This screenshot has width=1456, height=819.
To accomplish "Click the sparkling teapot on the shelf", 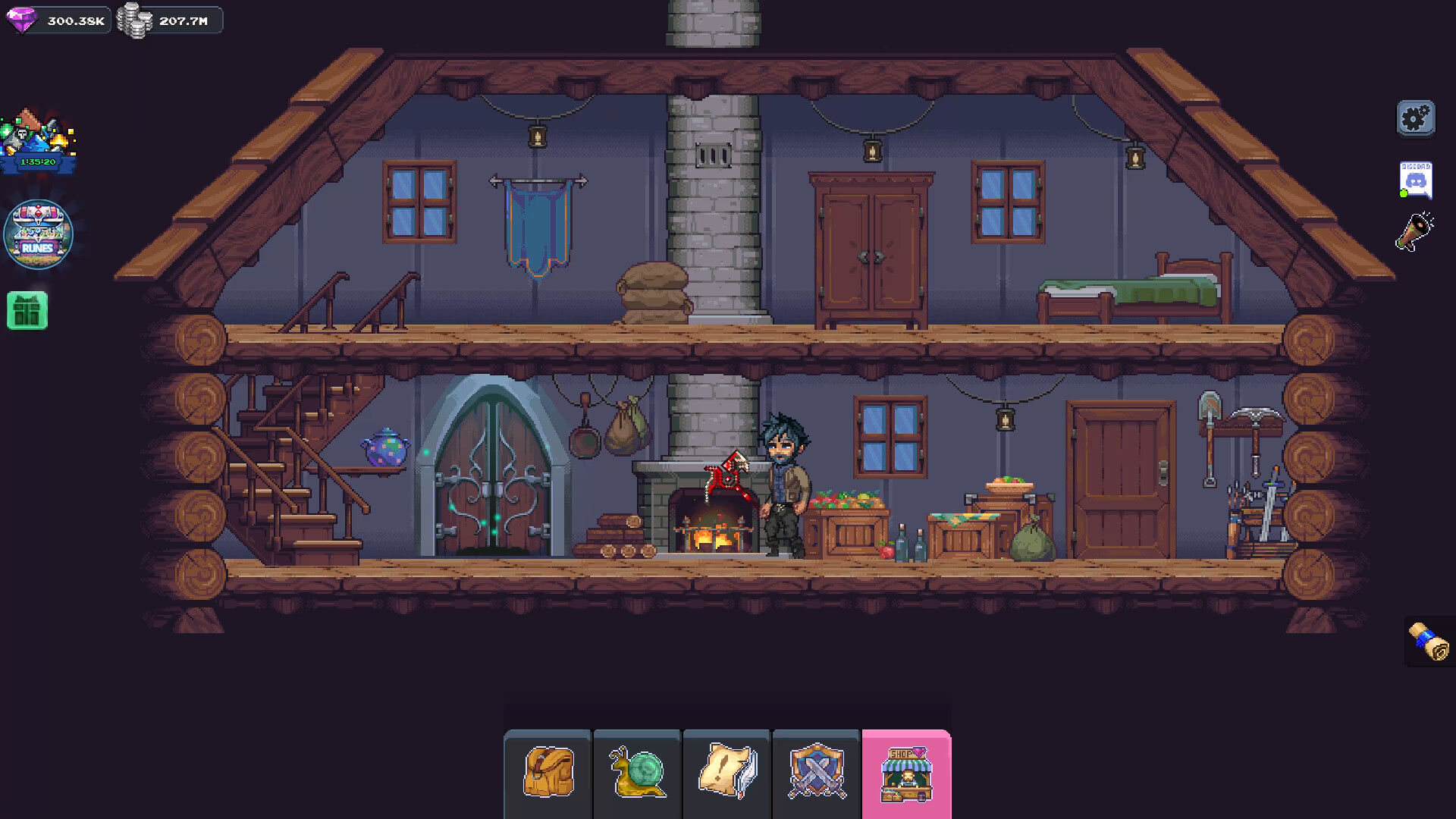I will click(x=385, y=447).
